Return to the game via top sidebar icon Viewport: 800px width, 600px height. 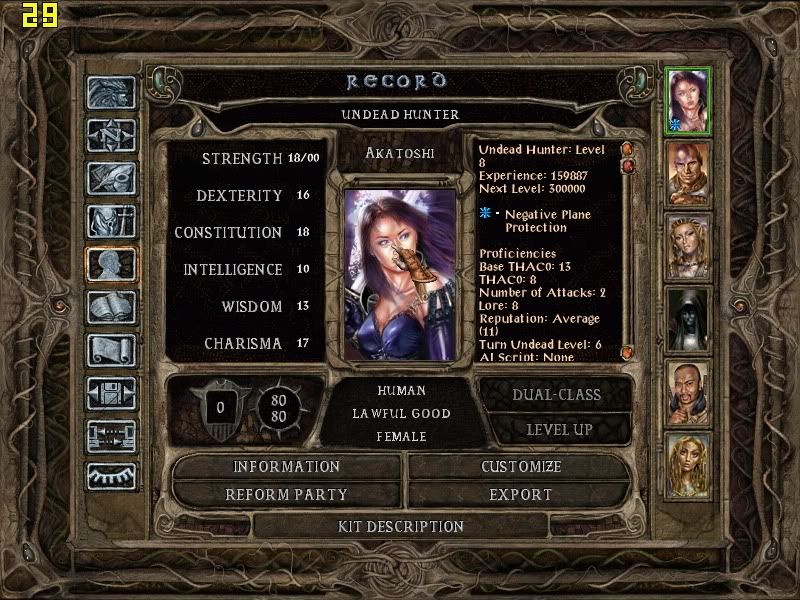pos(111,92)
